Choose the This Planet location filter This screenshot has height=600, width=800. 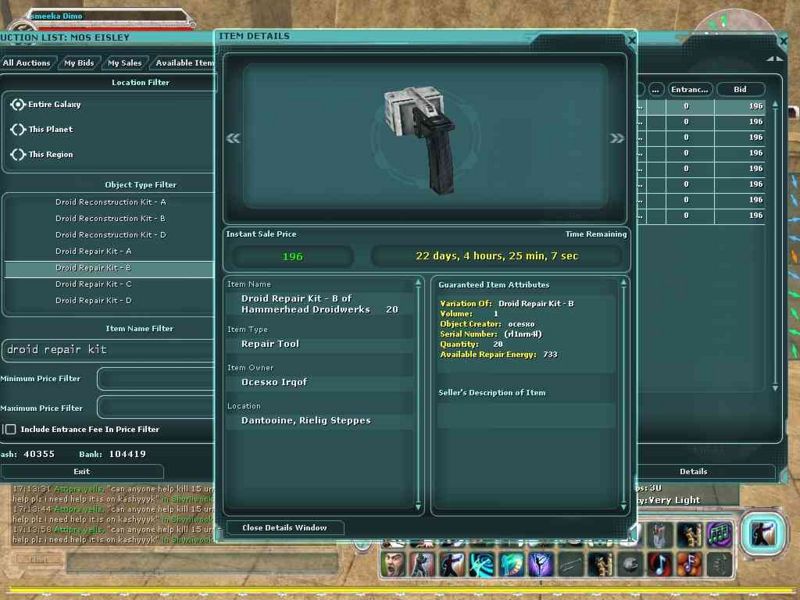pos(18,129)
